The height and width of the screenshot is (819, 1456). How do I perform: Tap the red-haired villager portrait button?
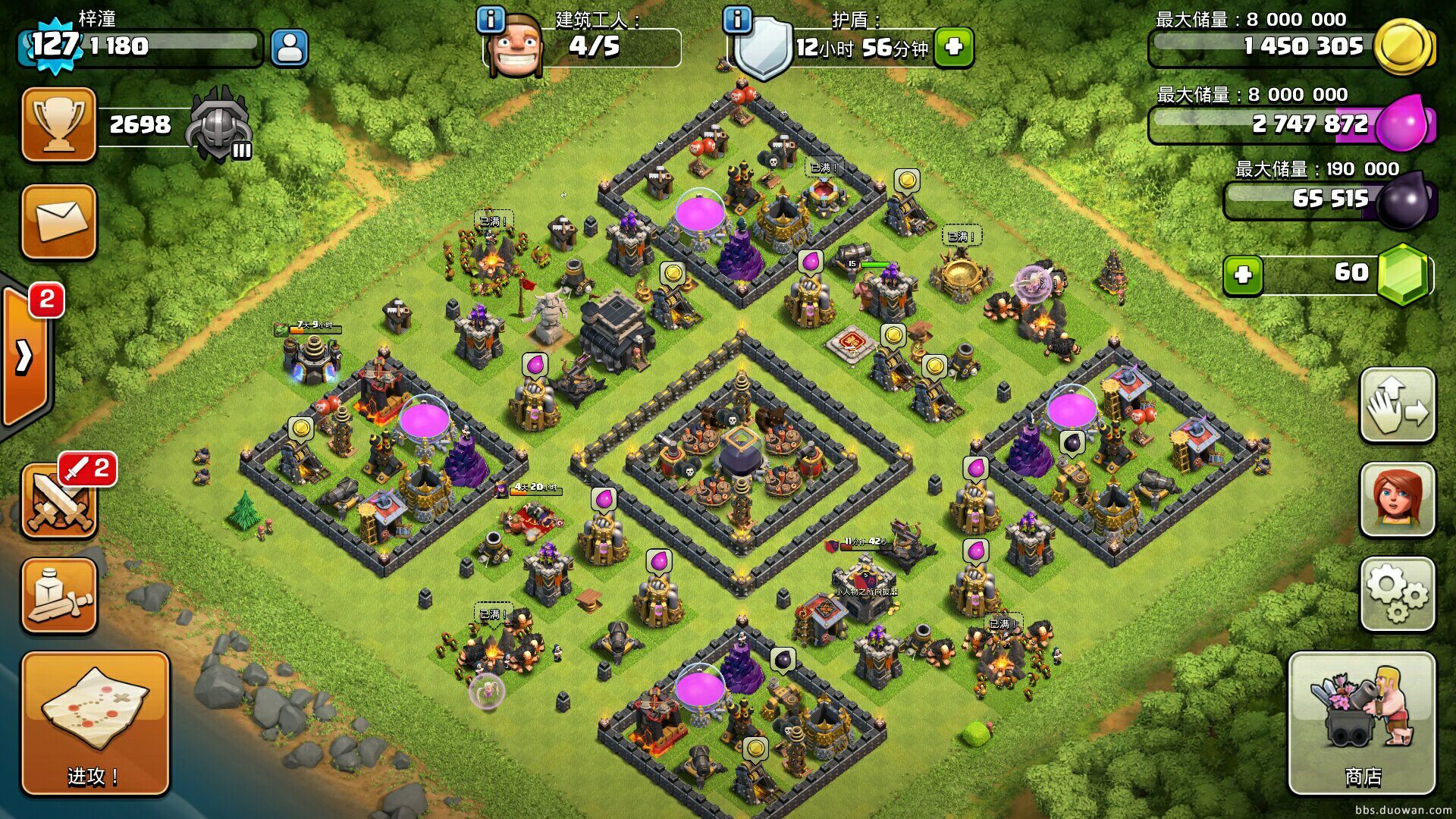click(1397, 499)
